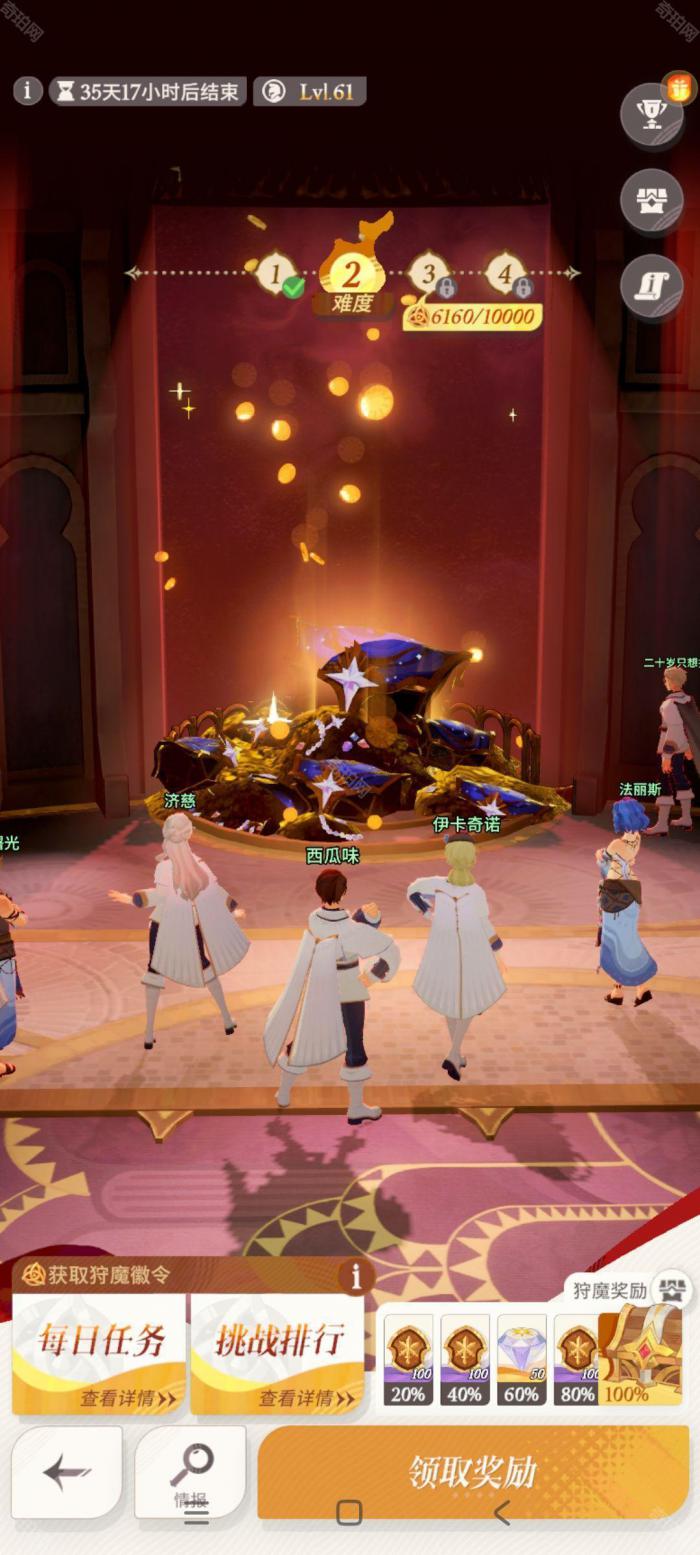Open the 挑战排行 challenge ranking card

(277, 1353)
